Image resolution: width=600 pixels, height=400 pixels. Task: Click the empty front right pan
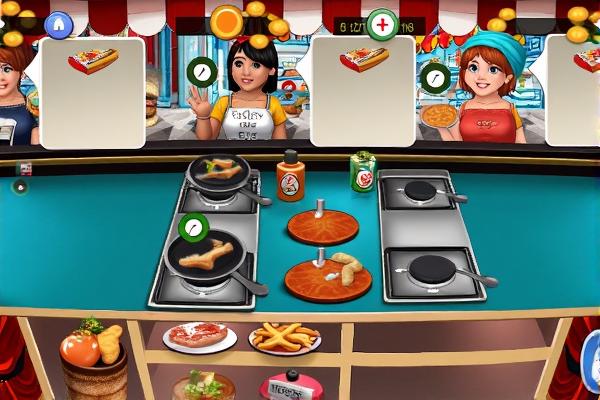tap(434, 270)
